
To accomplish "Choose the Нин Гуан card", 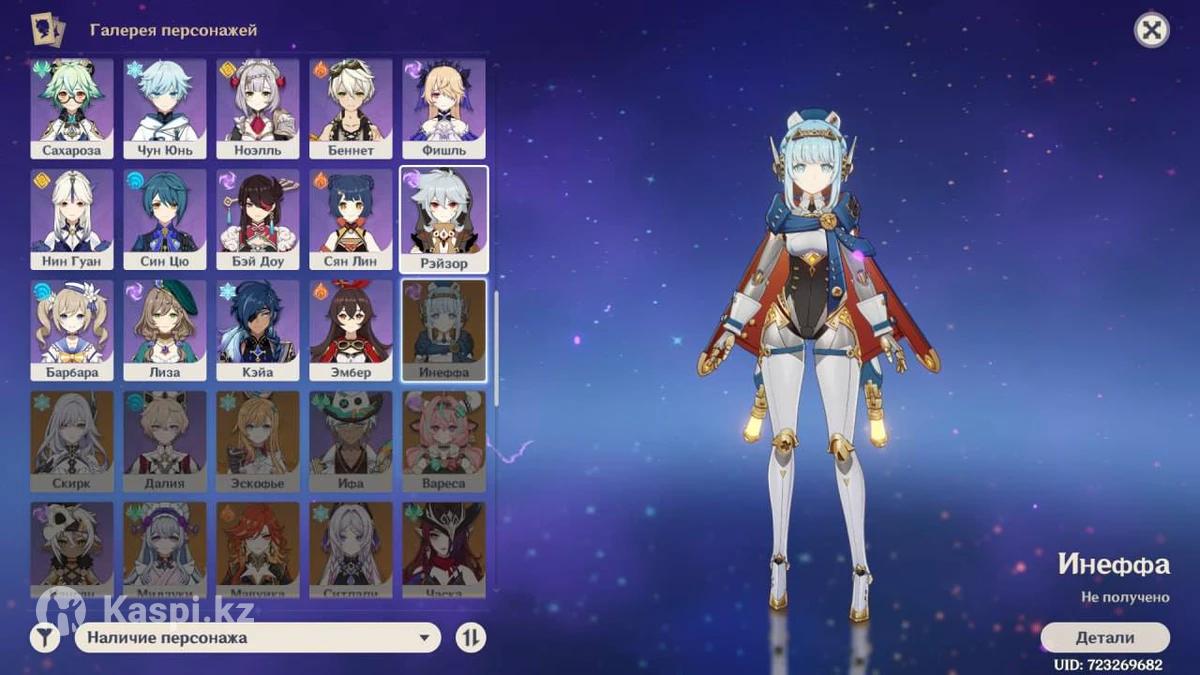I will coord(71,218).
